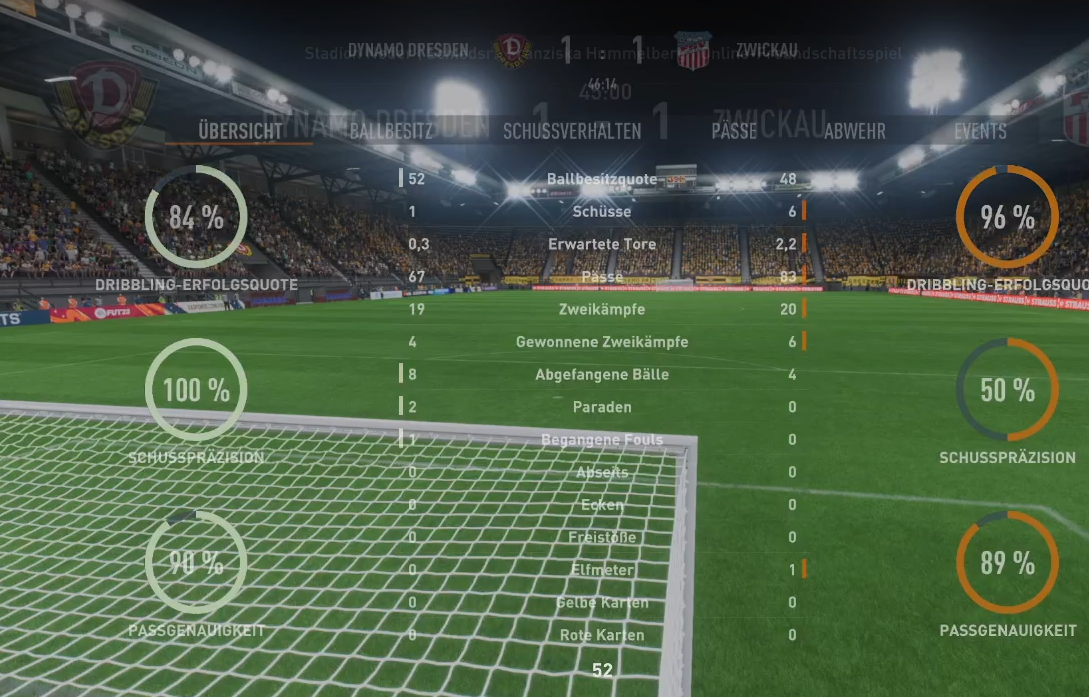Switch to the Abwehr tab

(x=854, y=131)
